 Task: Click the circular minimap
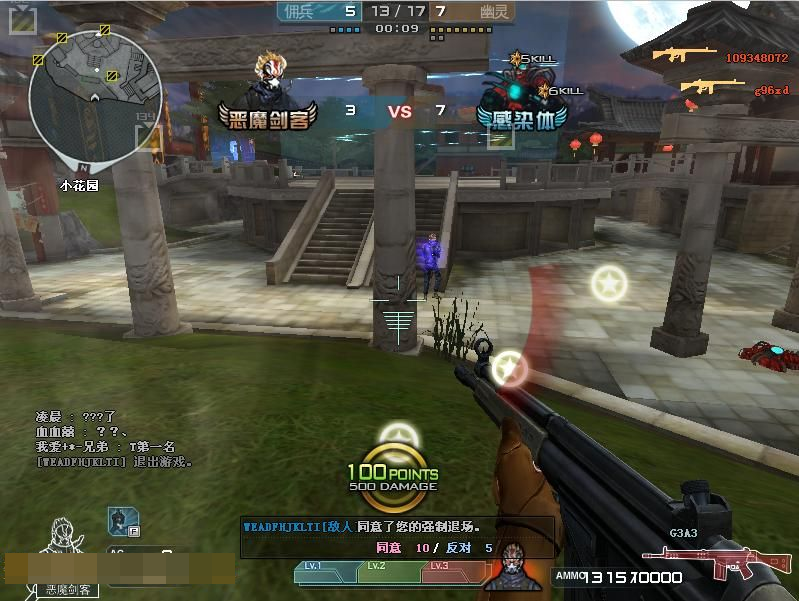coord(95,98)
